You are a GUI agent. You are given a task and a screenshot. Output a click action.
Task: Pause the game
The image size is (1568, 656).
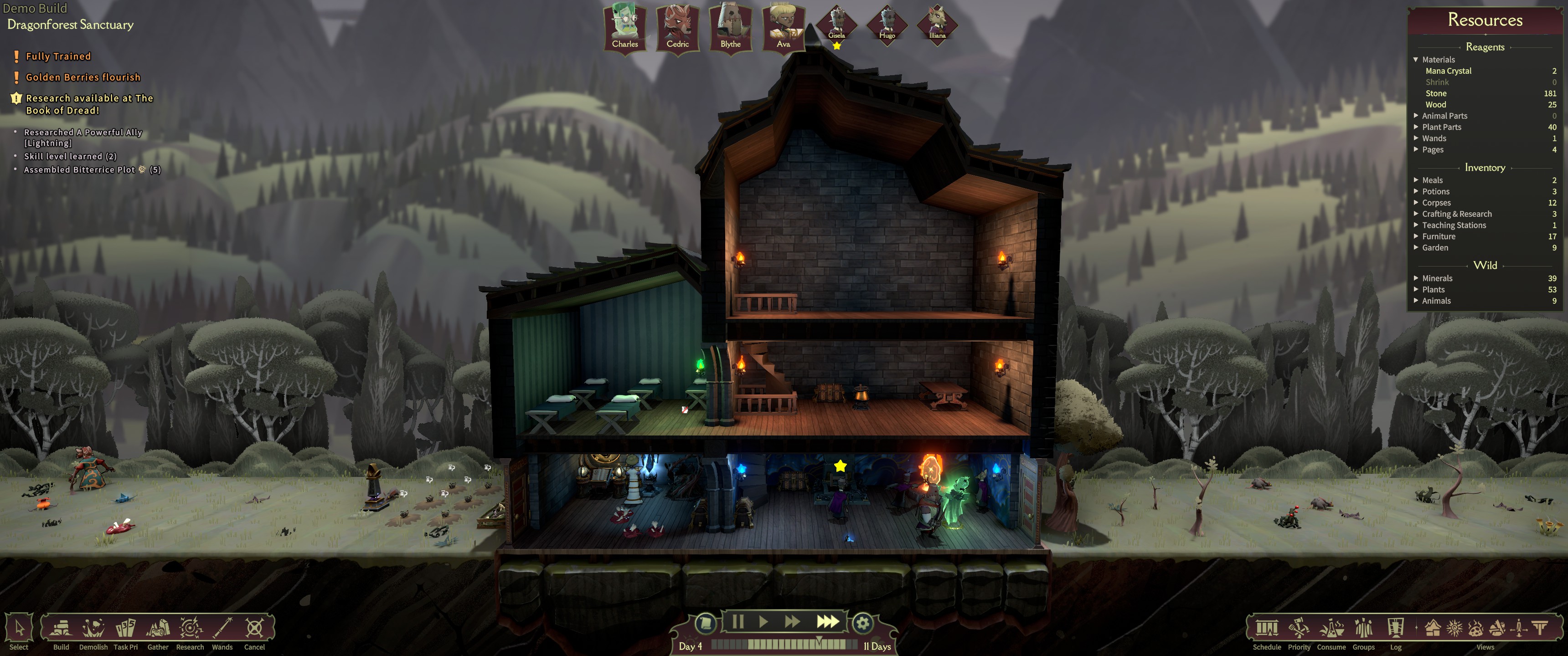(x=738, y=622)
